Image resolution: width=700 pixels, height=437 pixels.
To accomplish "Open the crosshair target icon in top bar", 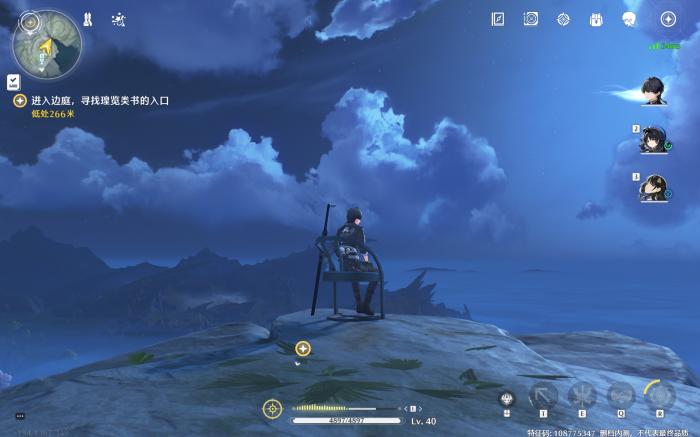I will [x=564, y=19].
